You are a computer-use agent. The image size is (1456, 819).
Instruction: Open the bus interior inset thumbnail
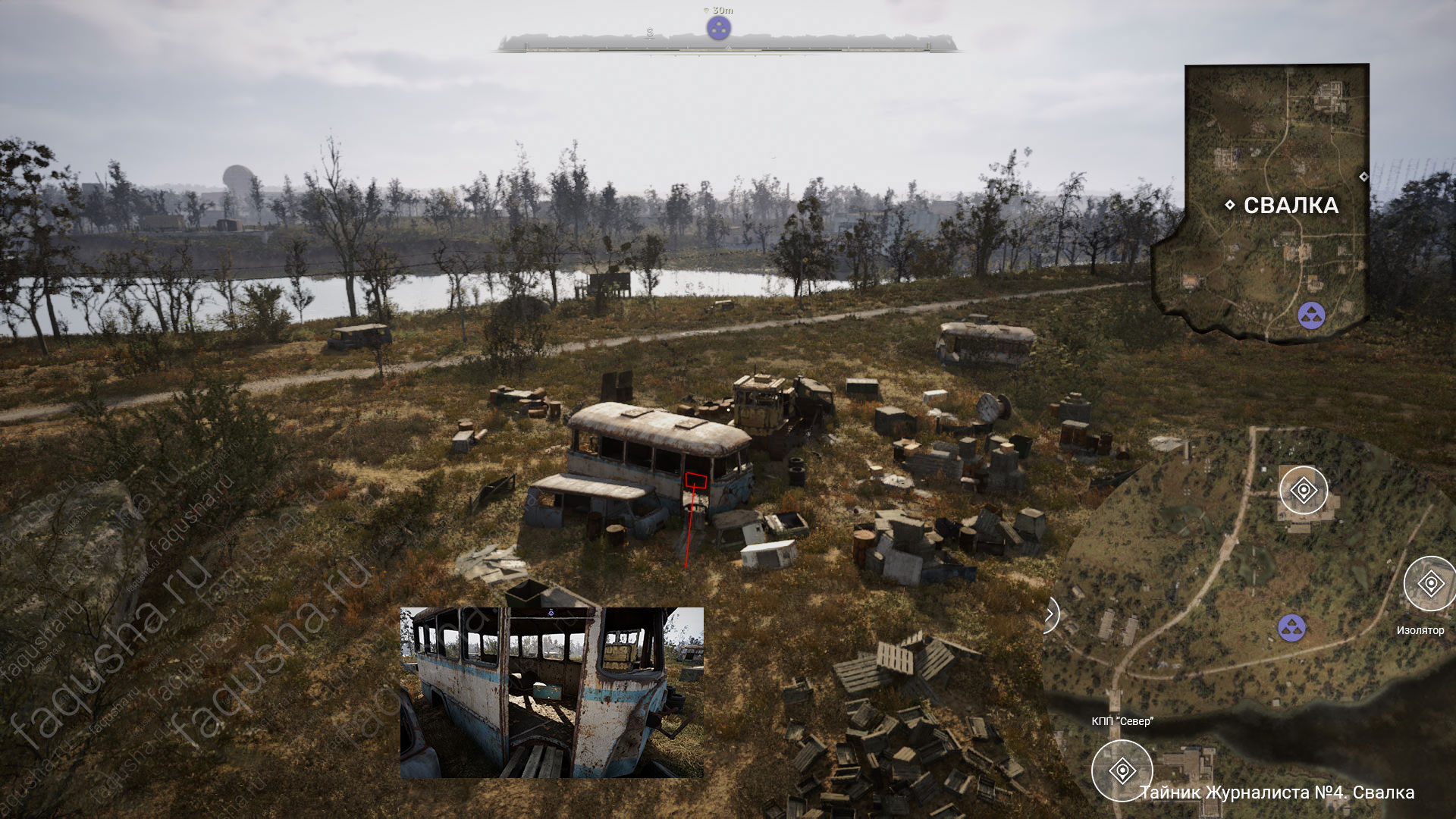tap(551, 692)
